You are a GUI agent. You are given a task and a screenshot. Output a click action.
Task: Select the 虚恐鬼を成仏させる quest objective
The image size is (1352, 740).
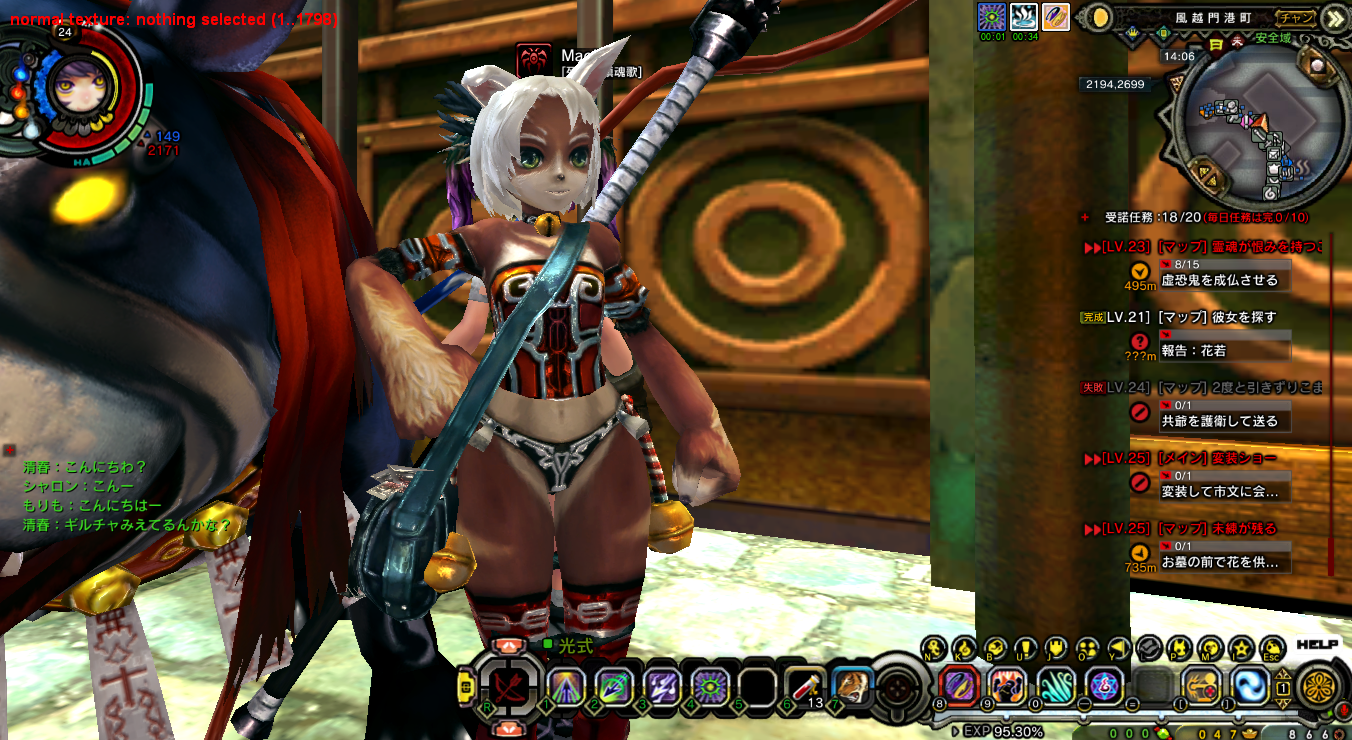(x=1219, y=280)
